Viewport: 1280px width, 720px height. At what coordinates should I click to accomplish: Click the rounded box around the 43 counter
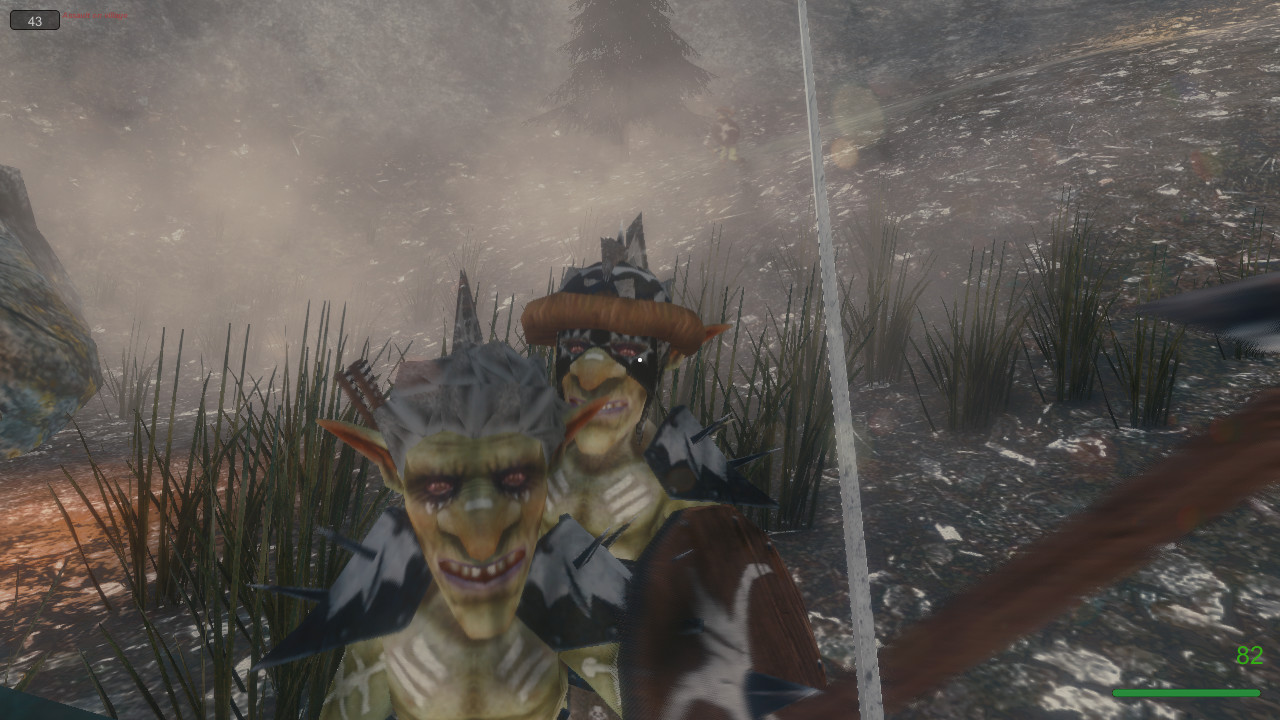tap(33, 20)
